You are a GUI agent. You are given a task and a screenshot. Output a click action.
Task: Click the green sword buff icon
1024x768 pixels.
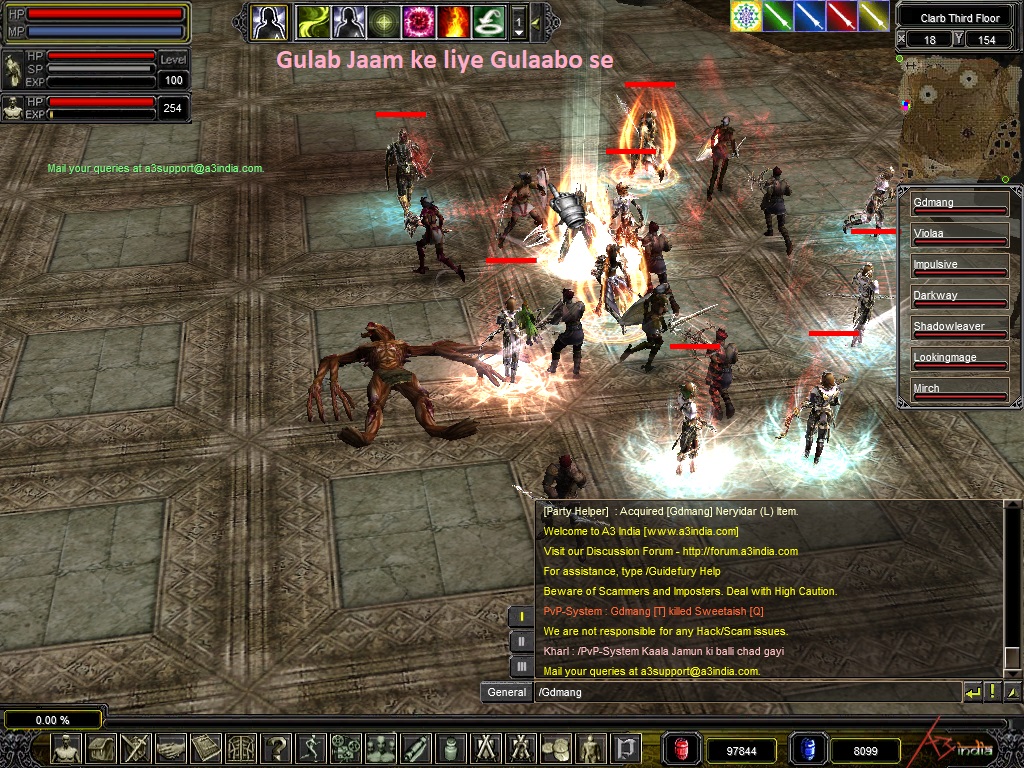click(778, 16)
